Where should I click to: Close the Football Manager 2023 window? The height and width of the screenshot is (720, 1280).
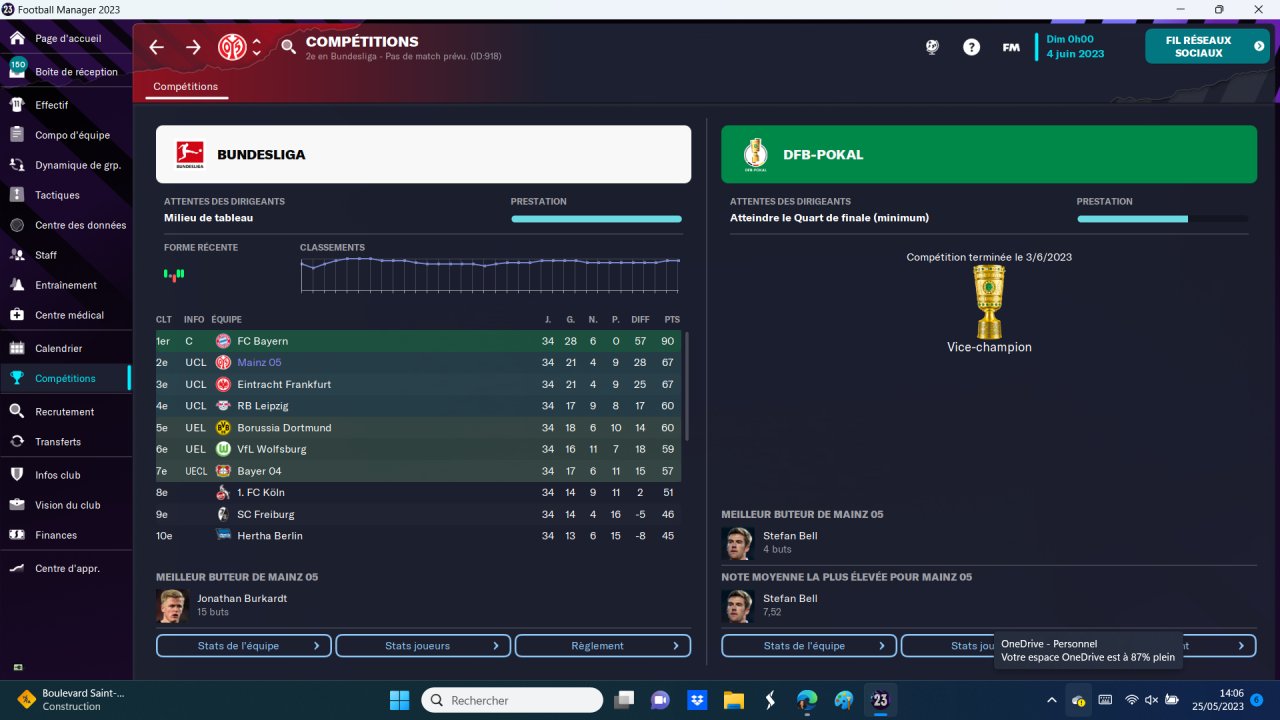1257,10
